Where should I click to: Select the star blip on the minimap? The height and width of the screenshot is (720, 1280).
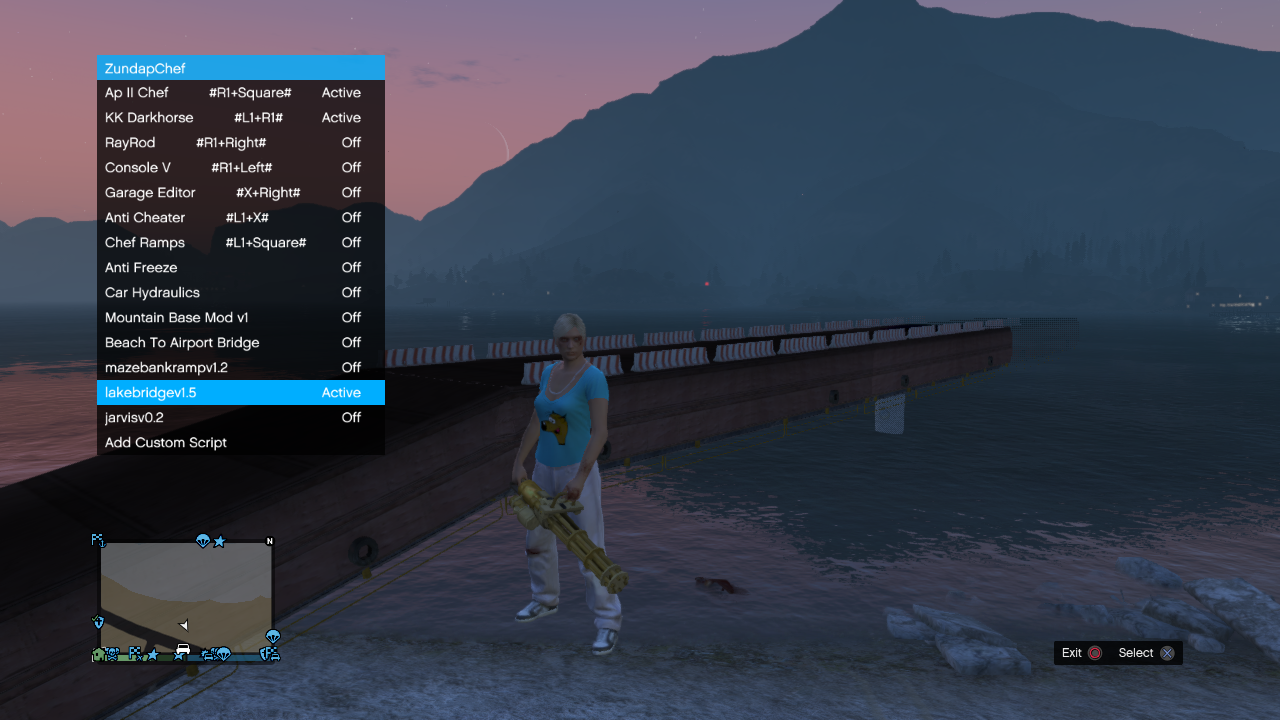[219, 542]
